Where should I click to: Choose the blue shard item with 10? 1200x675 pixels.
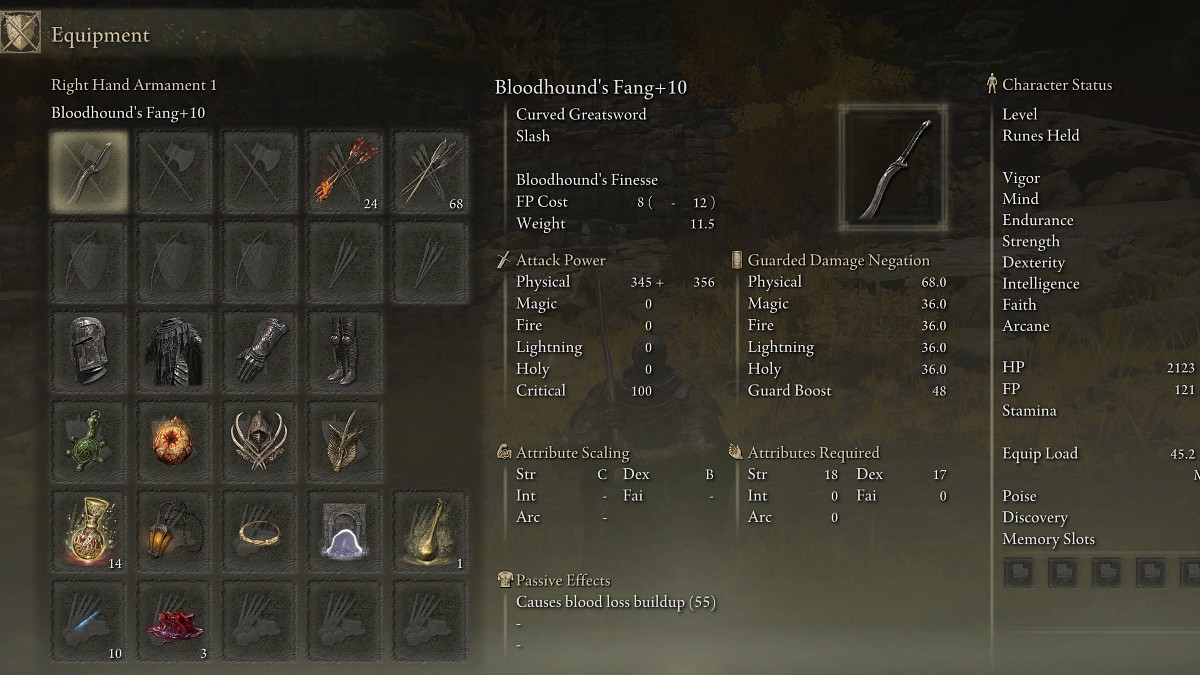pyautogui.click(x=89, y=621)
